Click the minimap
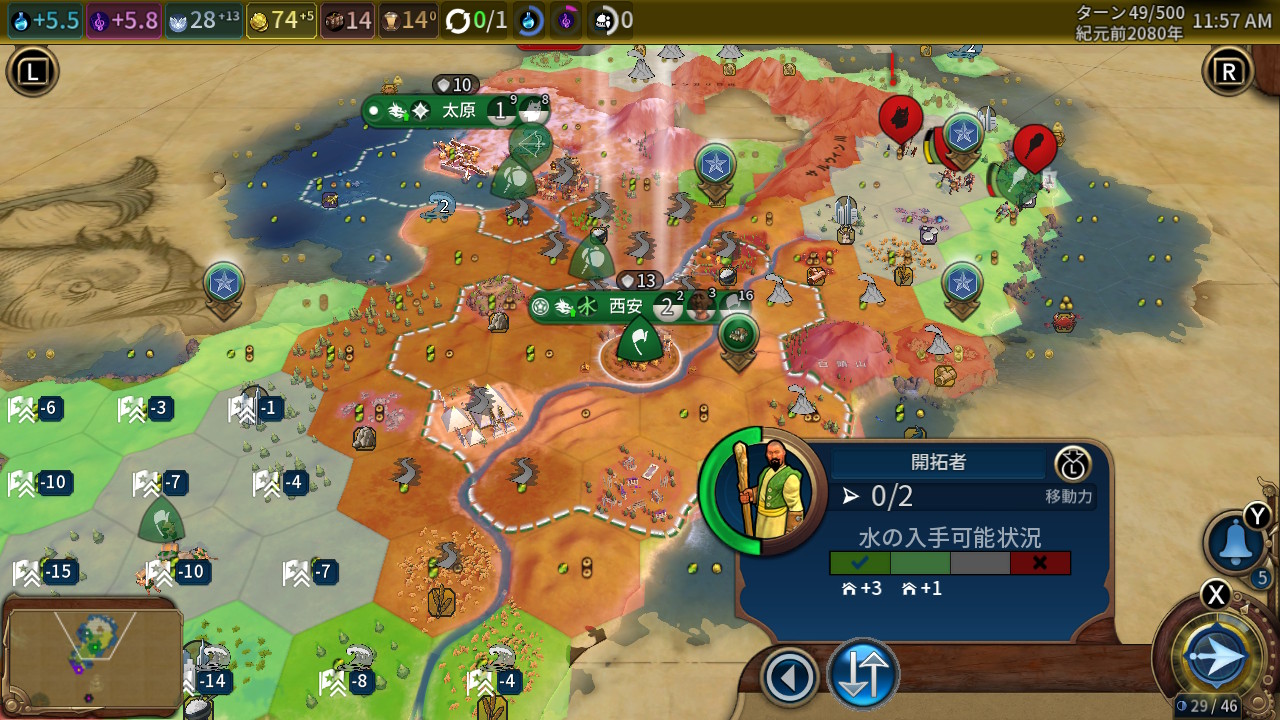Image resolution: width=1280 pixels, height=720 pixels. 92,651
